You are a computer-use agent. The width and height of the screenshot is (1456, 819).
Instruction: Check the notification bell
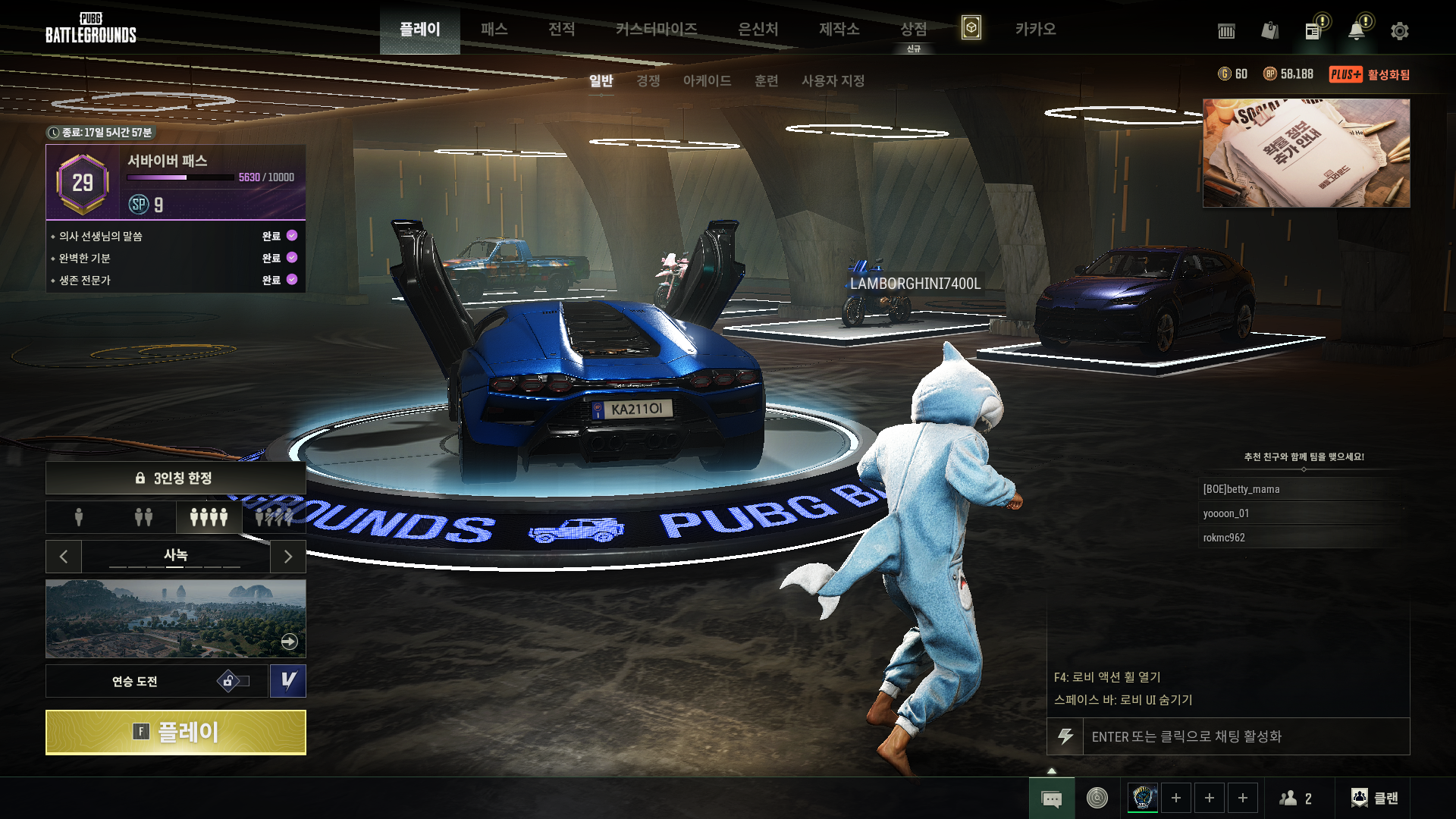[1356, 31]
